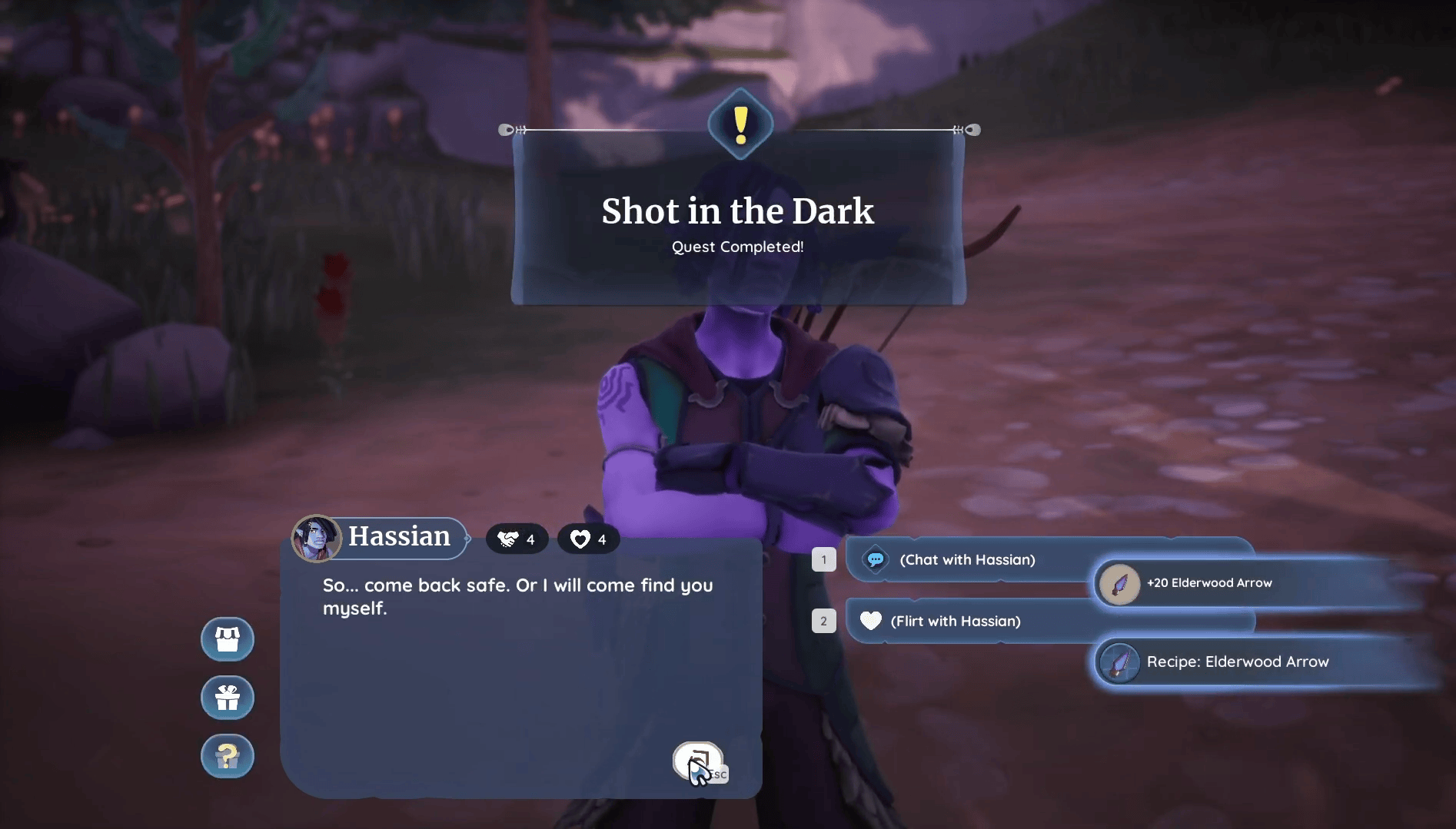1456x829 pixels.
Task: Click the numbered badge on the Chat option
Action: pos(824,559)
